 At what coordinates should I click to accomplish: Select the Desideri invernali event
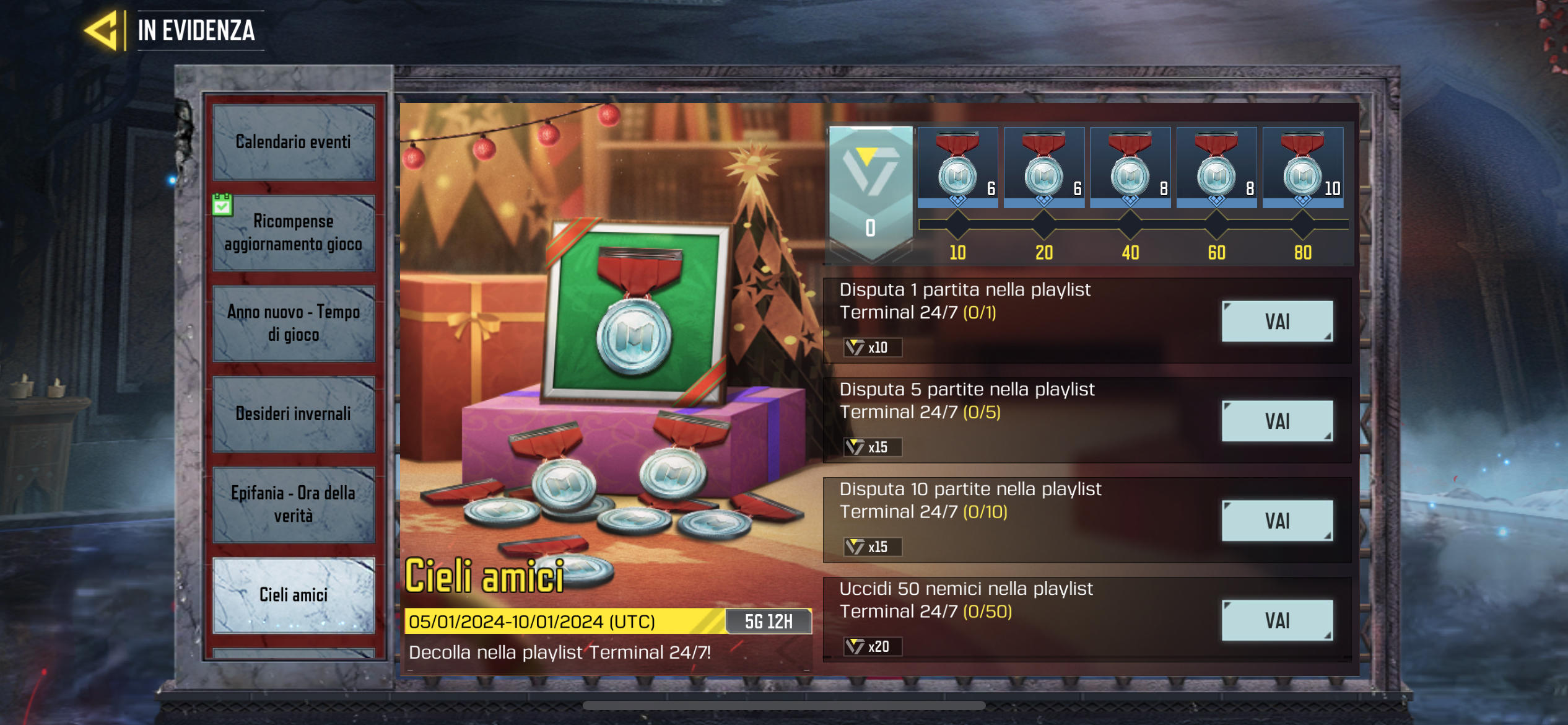pyautogui.click(x=294, y=414)
